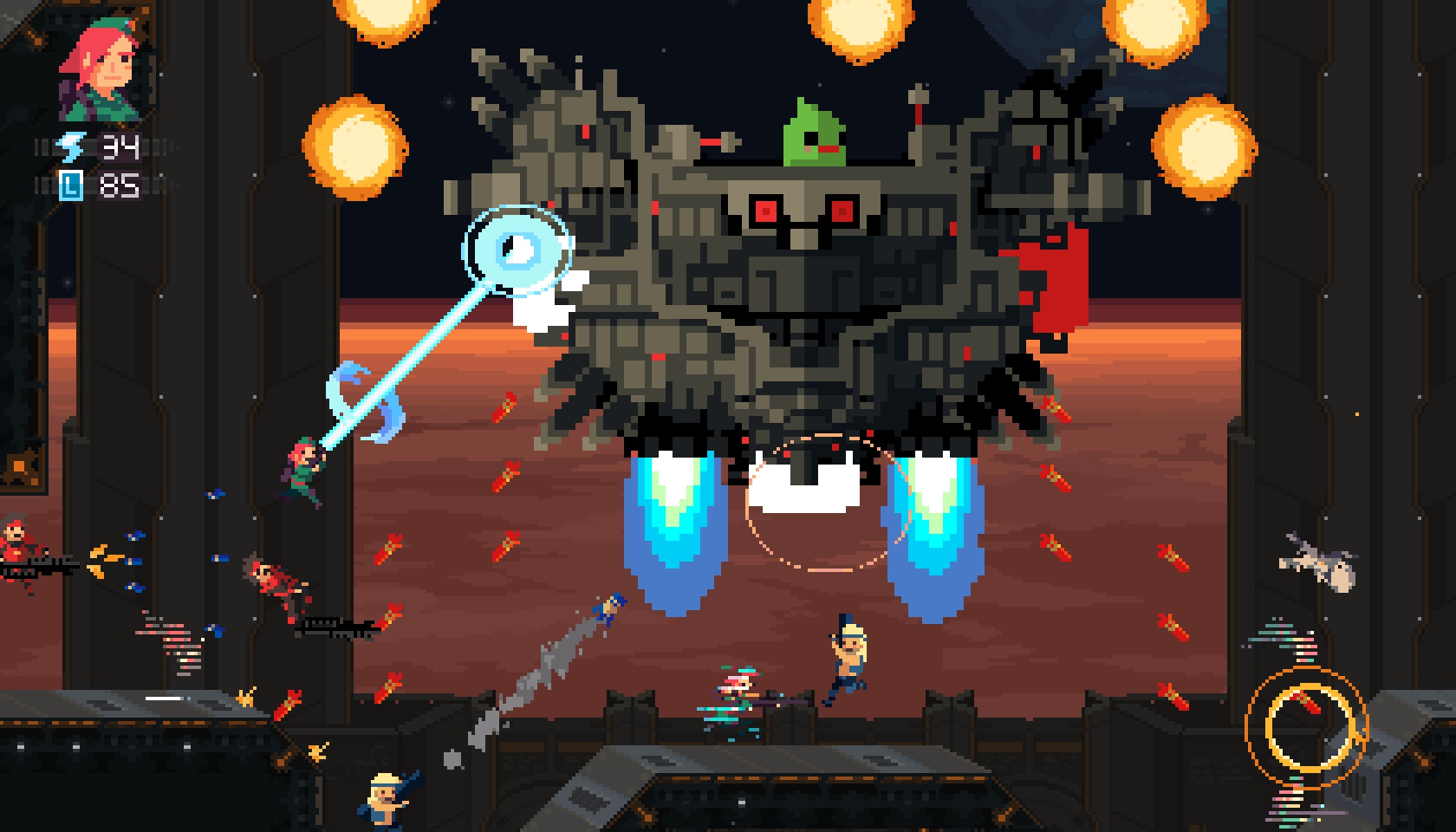Select the glowing blue orb projectile
The image size is (1456, 832).
518,246
